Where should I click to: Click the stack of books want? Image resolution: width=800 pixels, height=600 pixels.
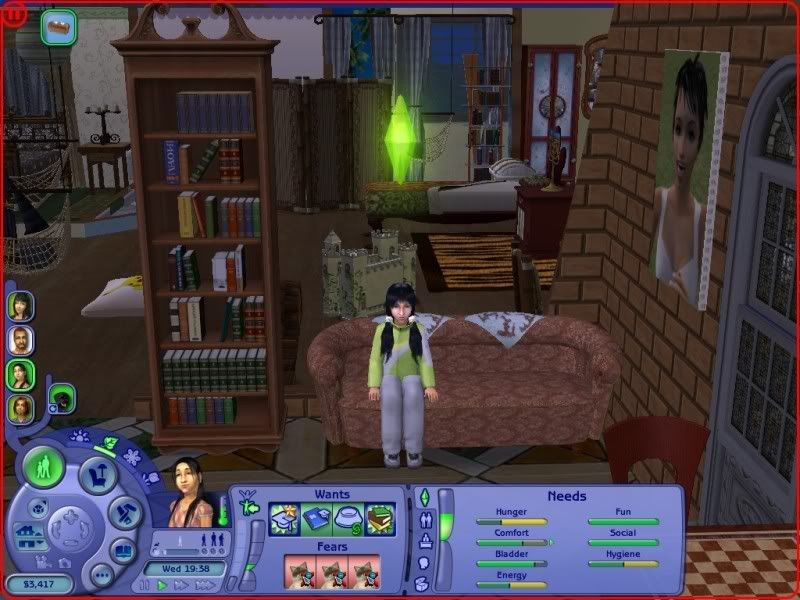pos(379,518)
